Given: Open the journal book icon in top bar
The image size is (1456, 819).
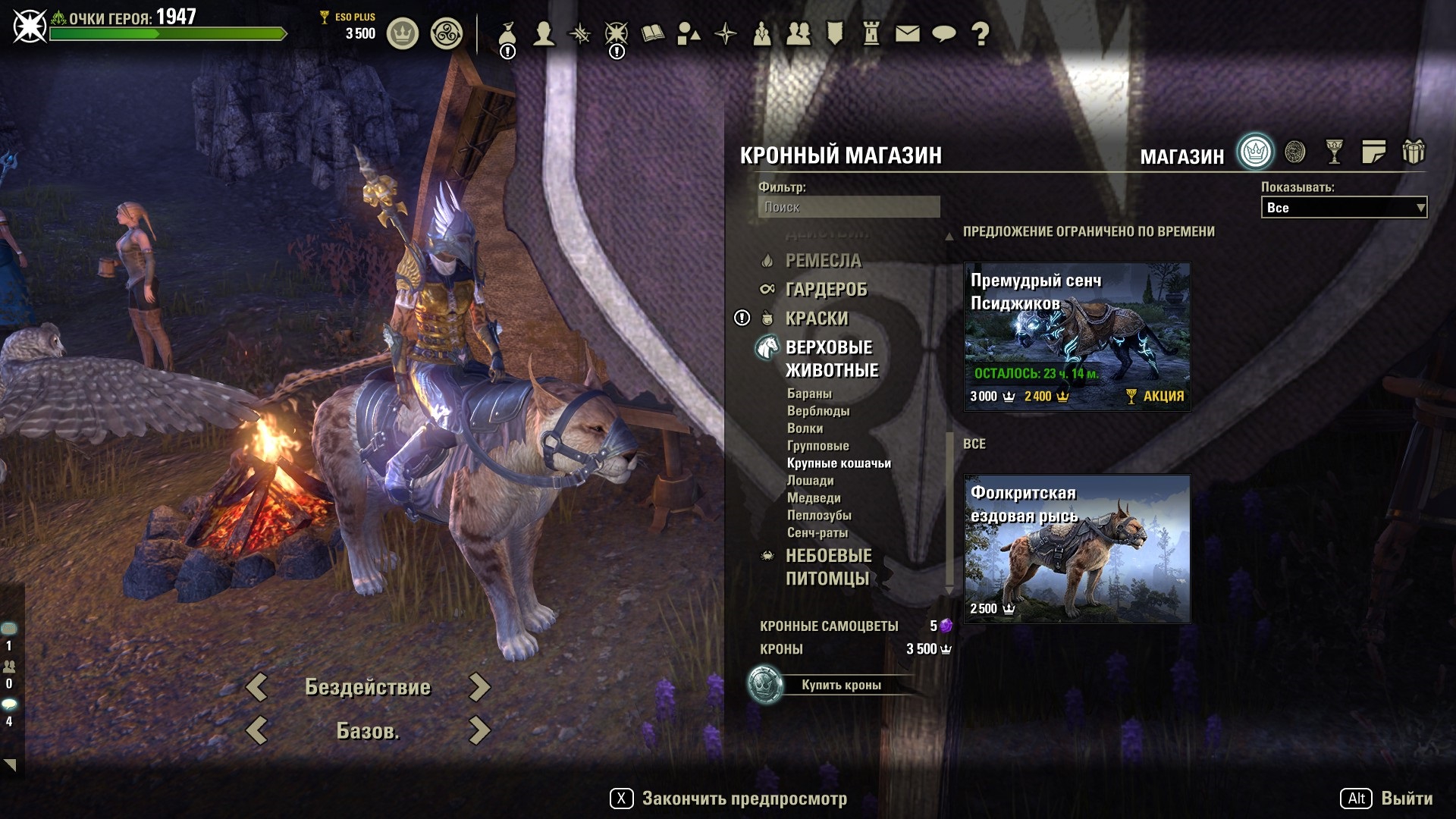Looking at the screenshot, I should 652,33.
